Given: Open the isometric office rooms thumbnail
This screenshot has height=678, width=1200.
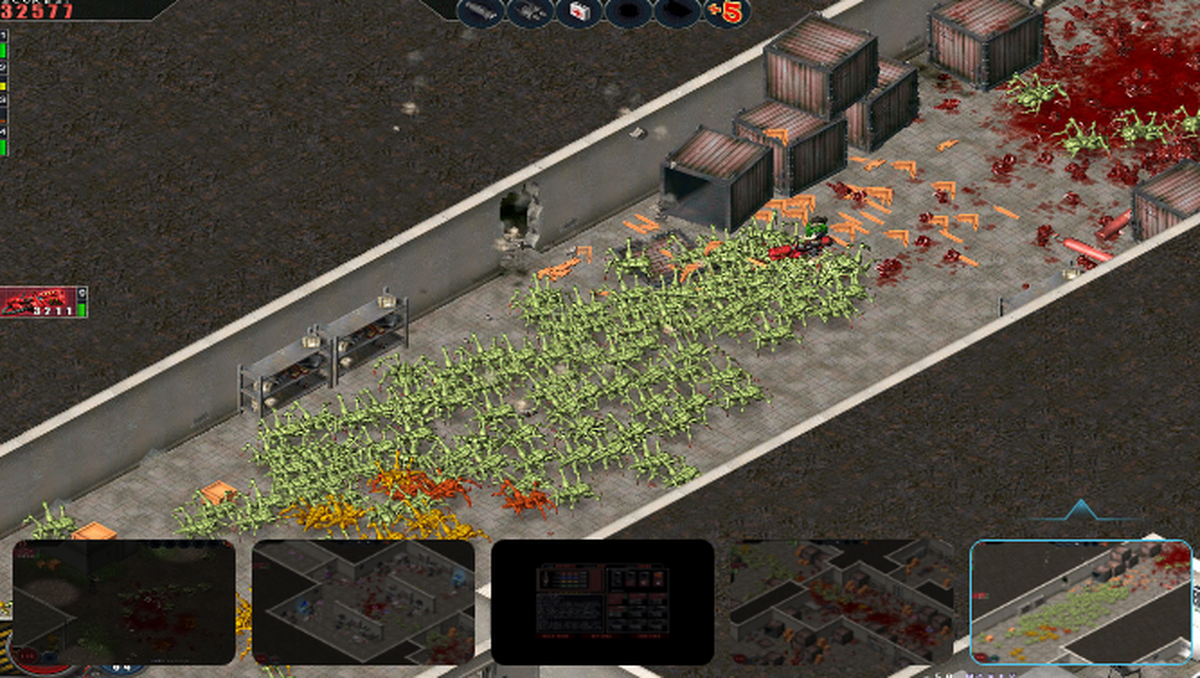Looking at the screenshot, I should [363, 602].
